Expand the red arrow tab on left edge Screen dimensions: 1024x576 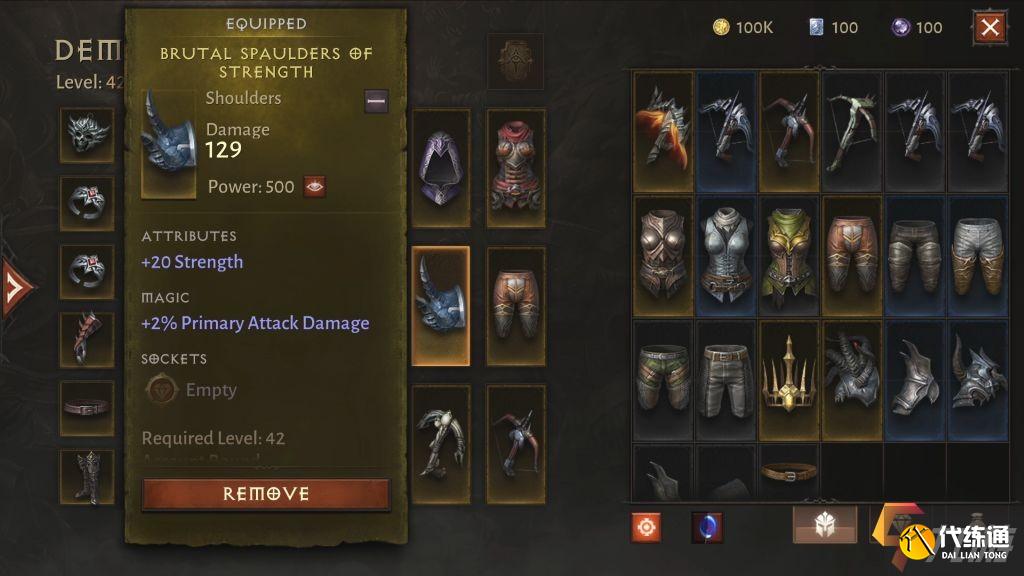(x=15, y=288)
